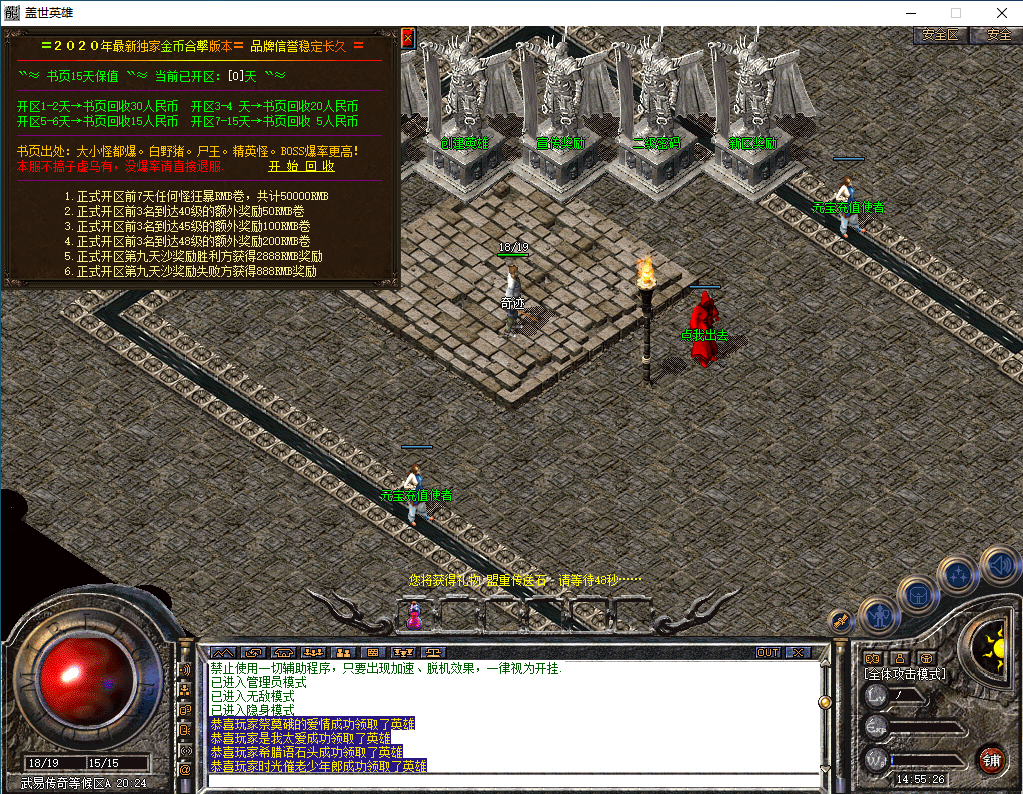Viewport: 1023px width, 794px height.
Task: Close the game window
Action: click(1000, 13)
